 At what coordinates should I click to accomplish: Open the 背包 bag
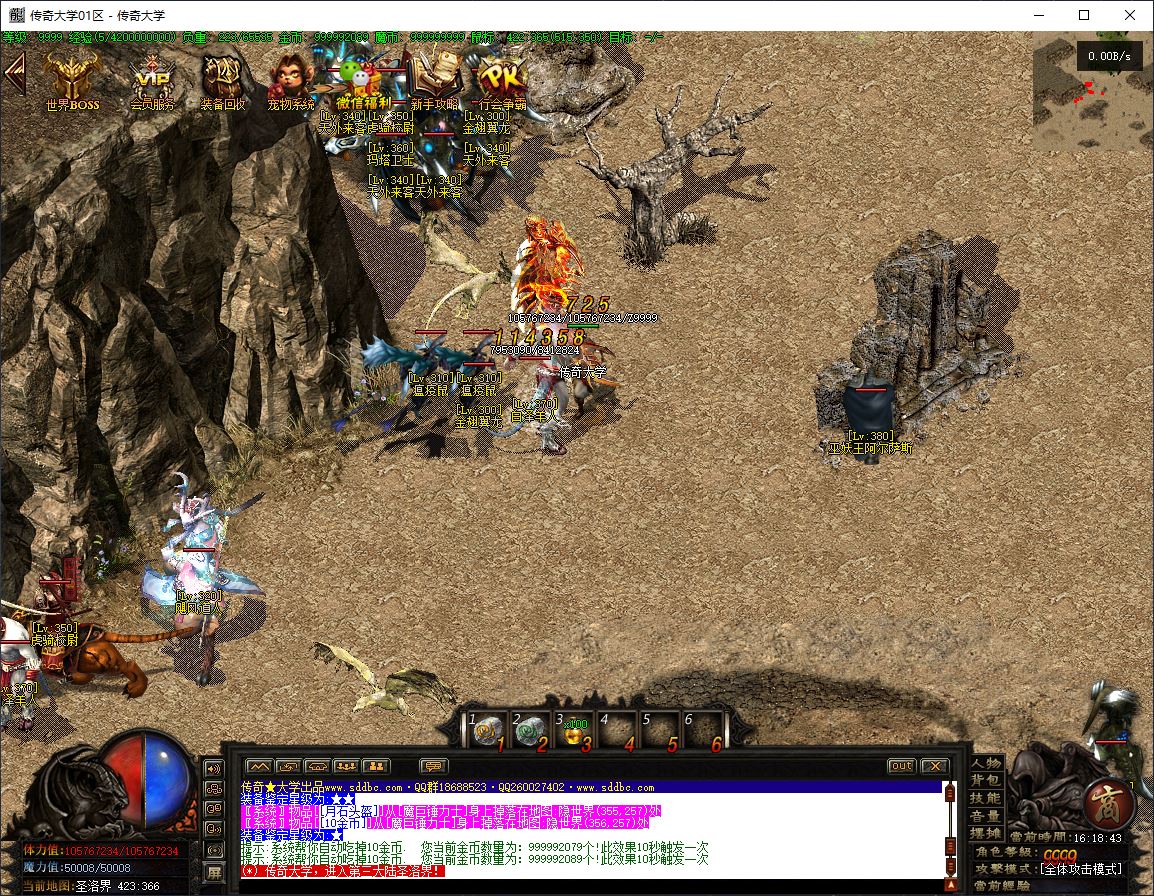click(986, 781)
